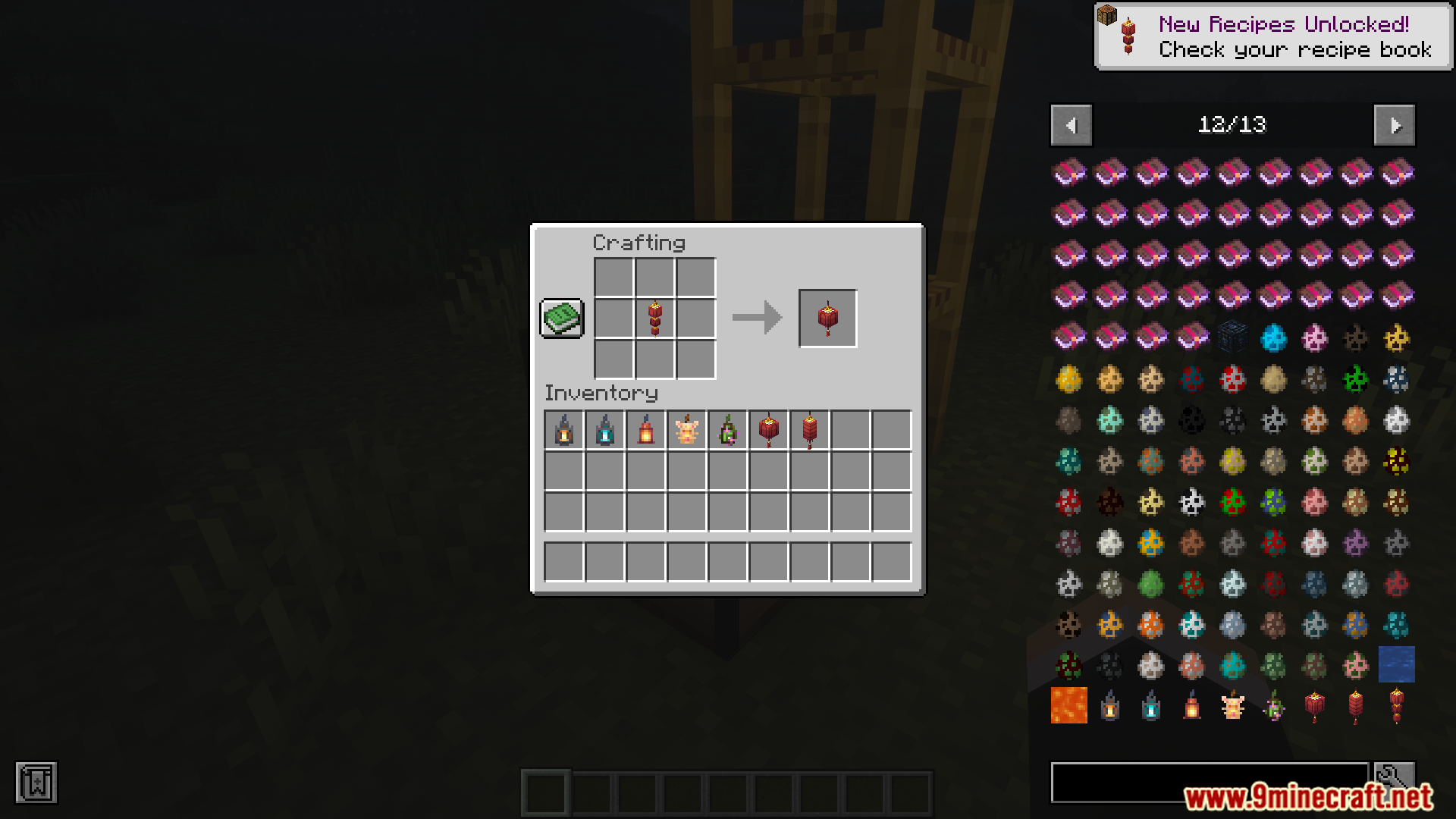Open the green recipe book

[562, 318]
